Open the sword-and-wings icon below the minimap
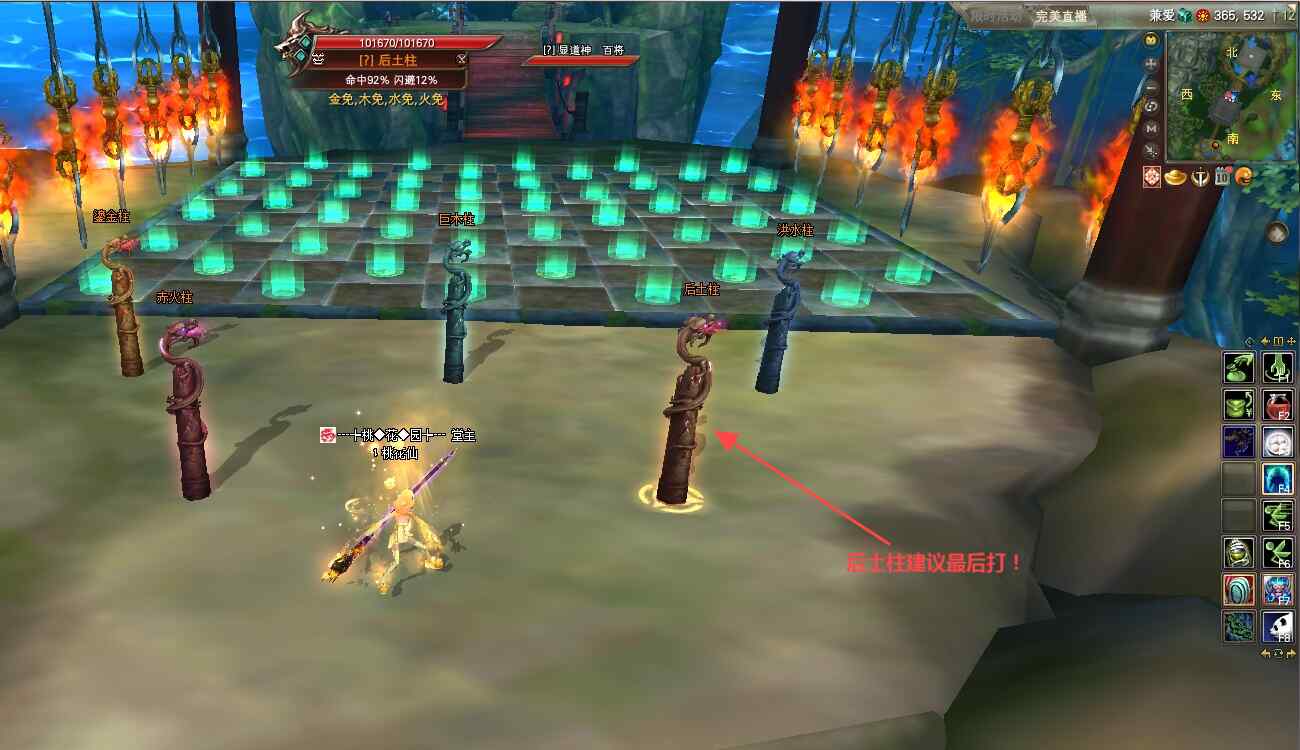This screenshot has height=750, width=1300. tap(1199, 178)
